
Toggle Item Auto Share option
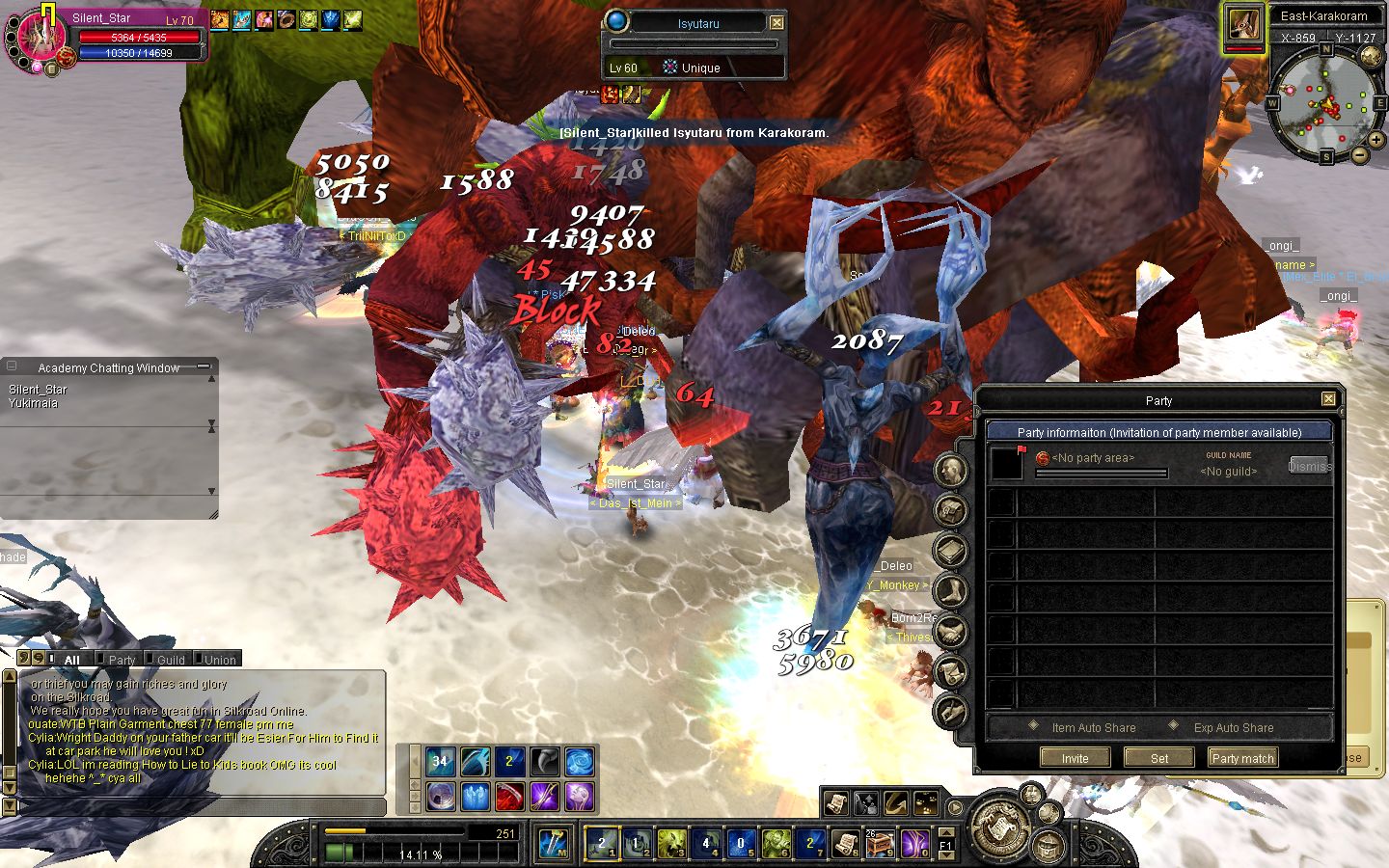point(1034,726)
